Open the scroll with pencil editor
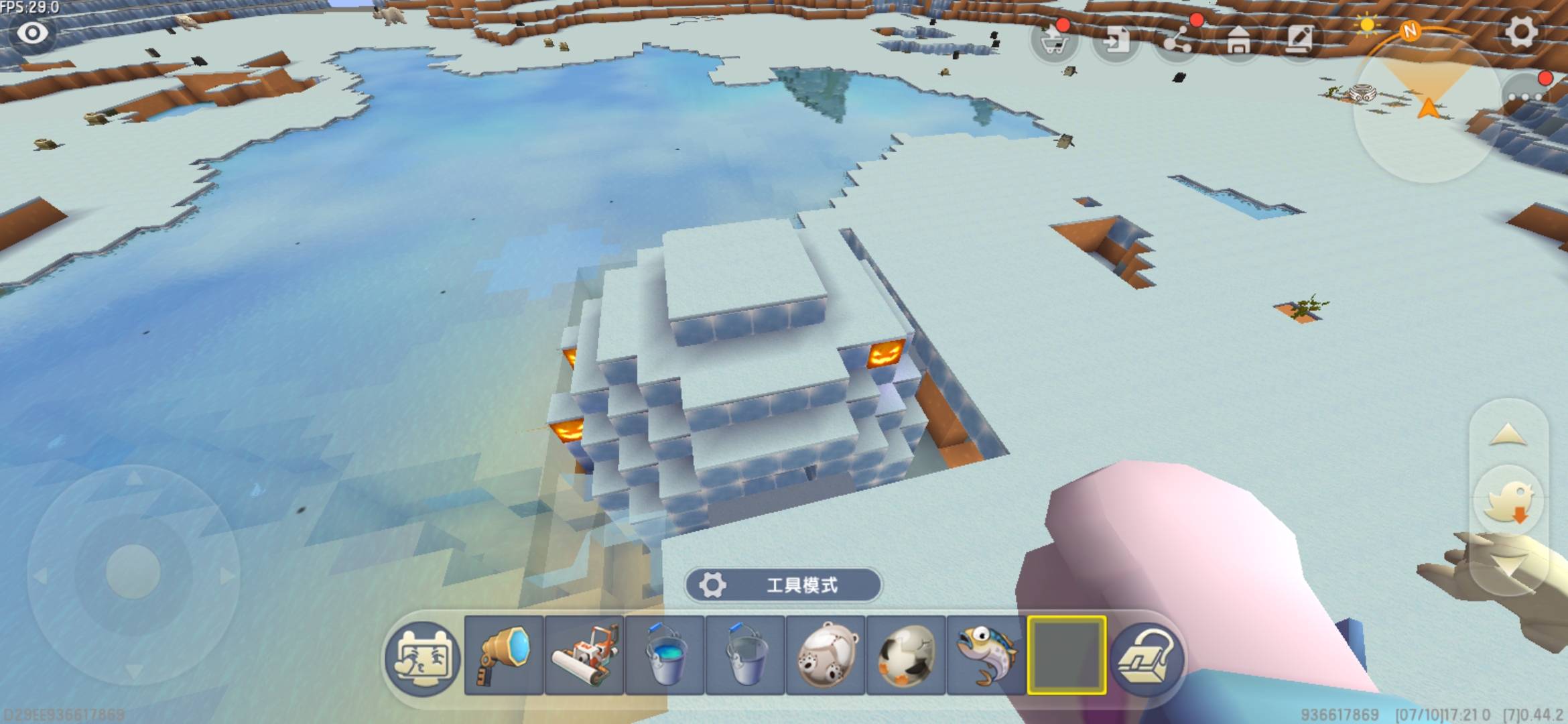Image resolution: width=1568 pixels, height=724 pixels. [x=1300, y=41]
